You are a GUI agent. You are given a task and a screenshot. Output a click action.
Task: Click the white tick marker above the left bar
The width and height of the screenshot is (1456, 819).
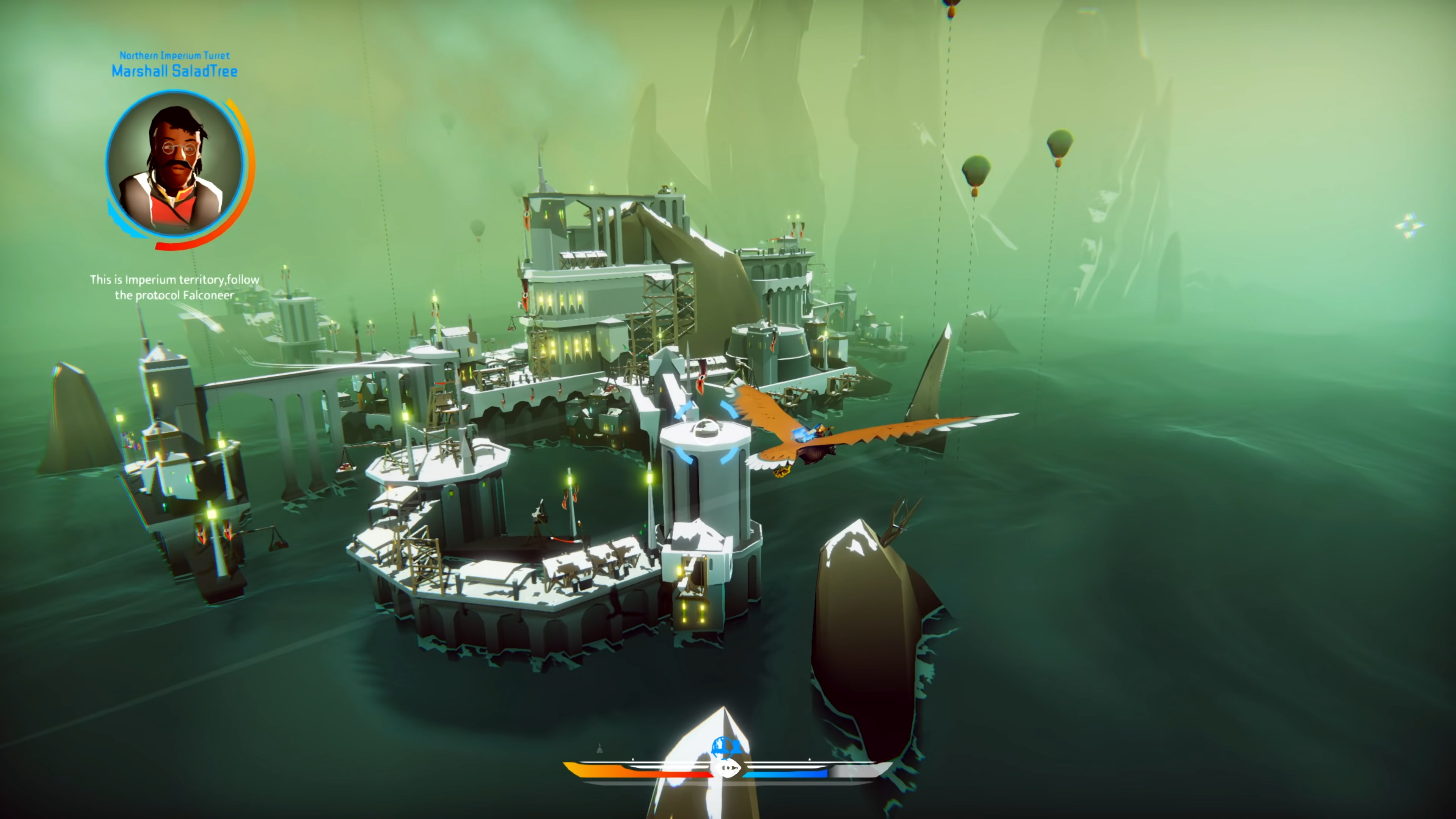(633, 759)
